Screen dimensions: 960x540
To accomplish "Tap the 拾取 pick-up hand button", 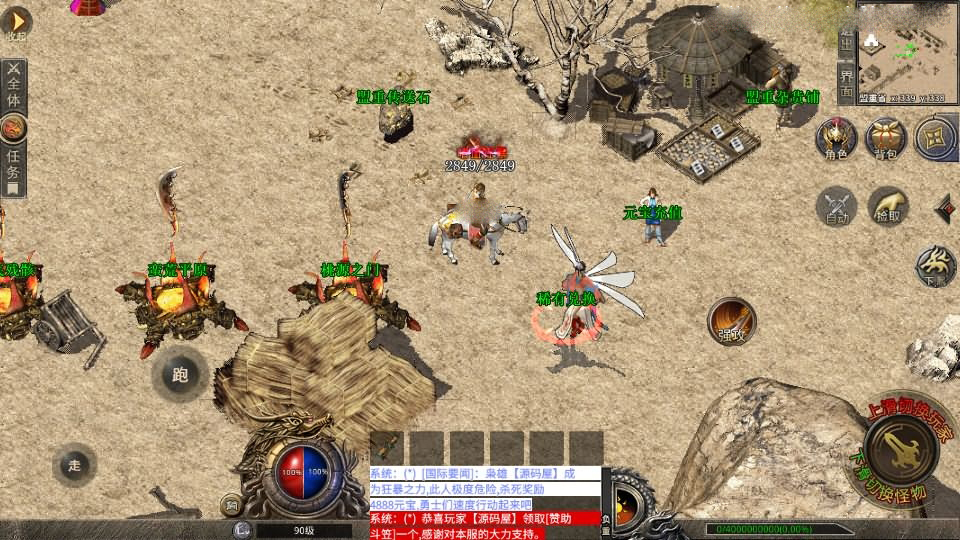I will coord(887,205).
